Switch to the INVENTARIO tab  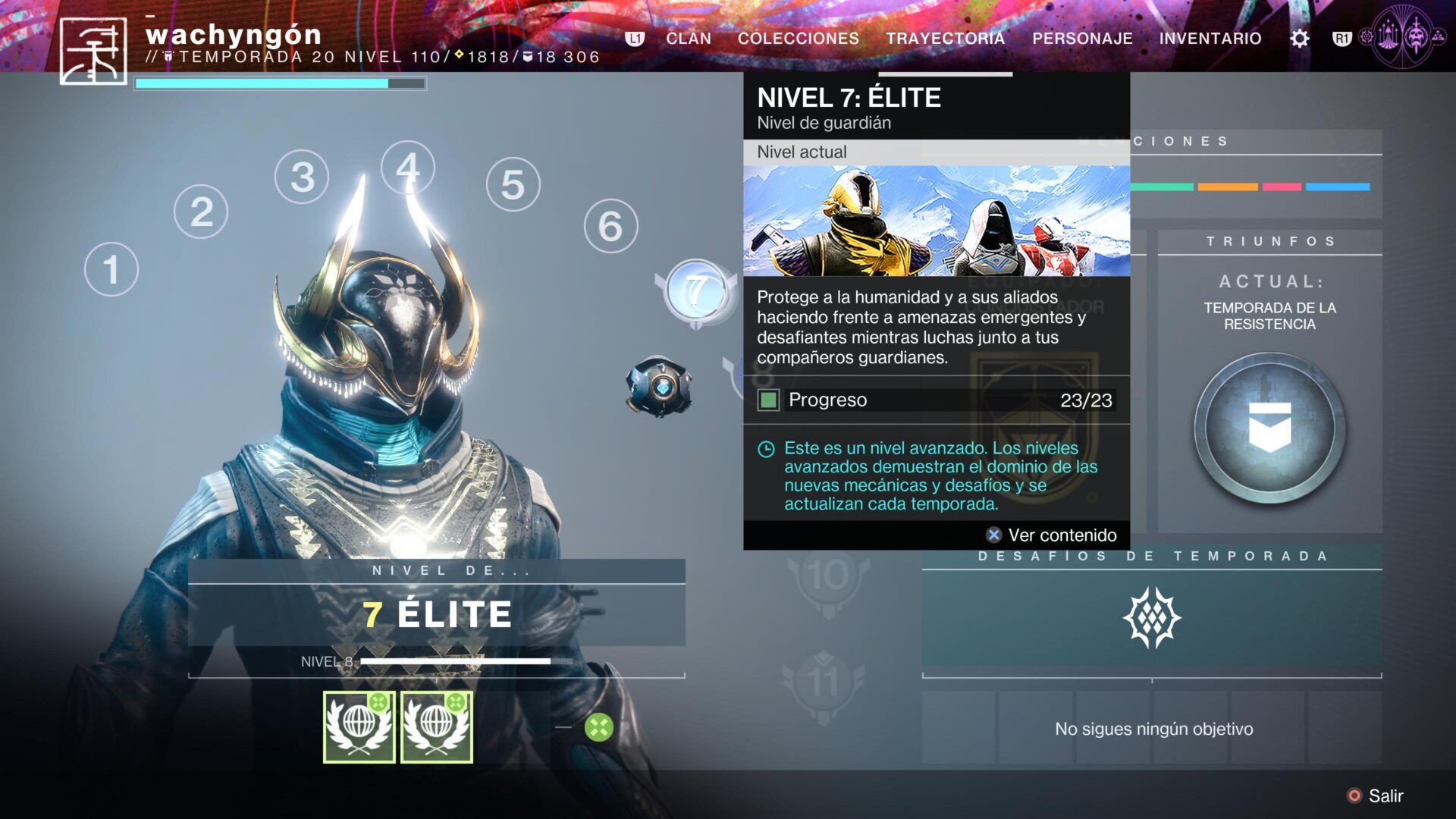(x=1210, y=39)
